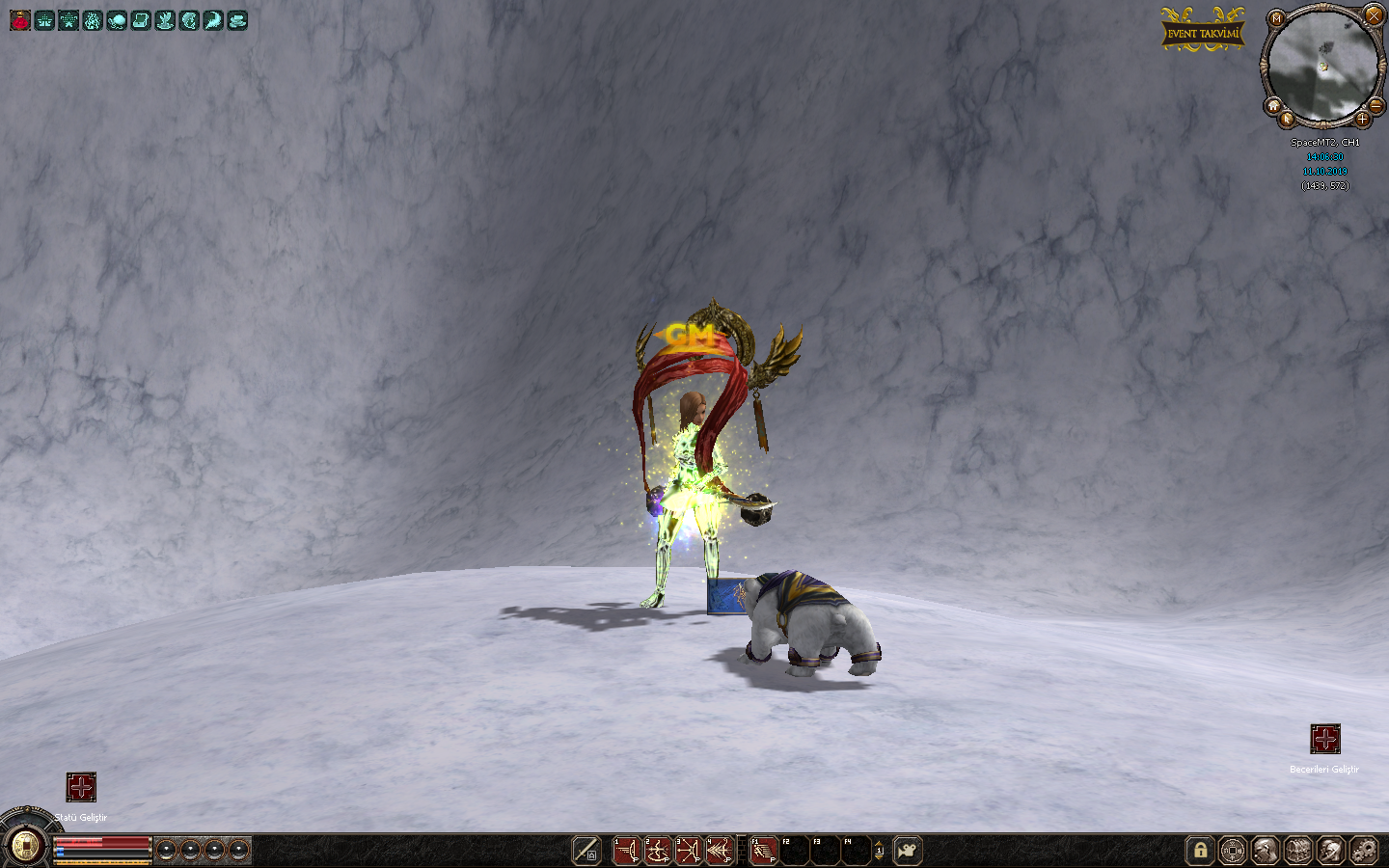Click the sword attack slot on the taskbar
This screenshot has height=868, width=1389.
586,851
